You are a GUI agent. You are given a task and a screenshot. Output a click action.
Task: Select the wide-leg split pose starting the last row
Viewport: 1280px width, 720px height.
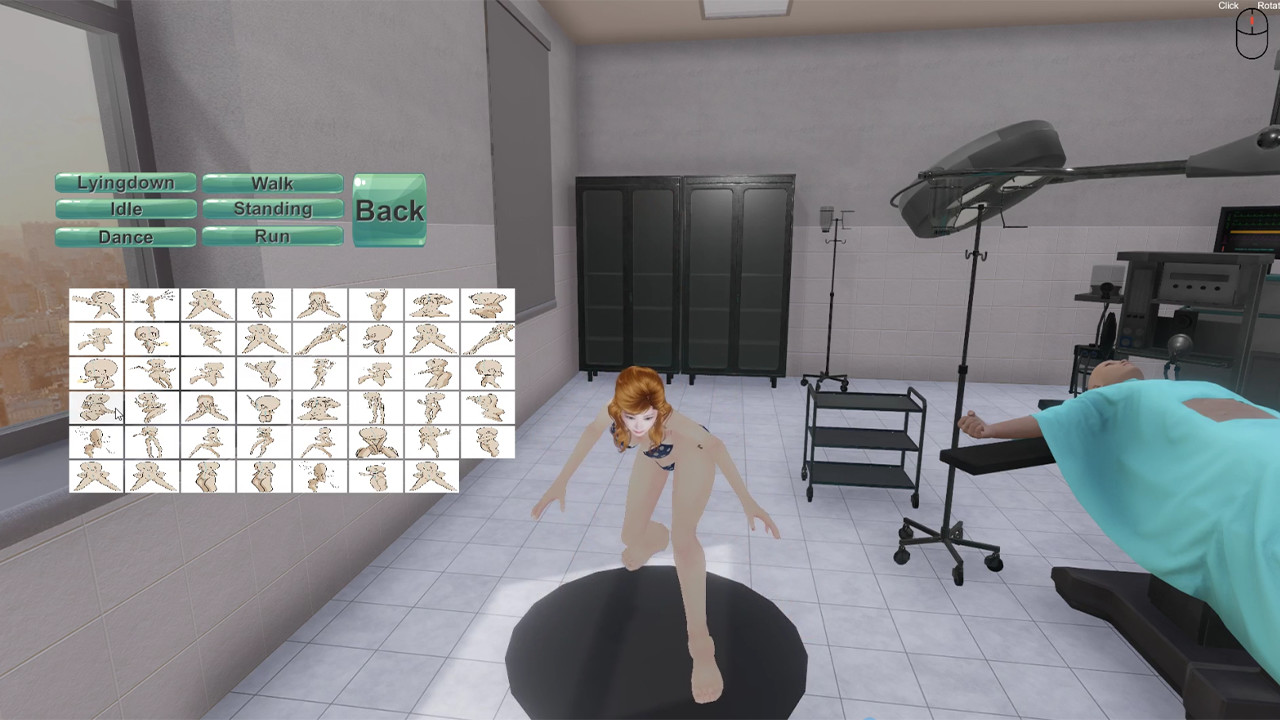(x=96, y=476)
